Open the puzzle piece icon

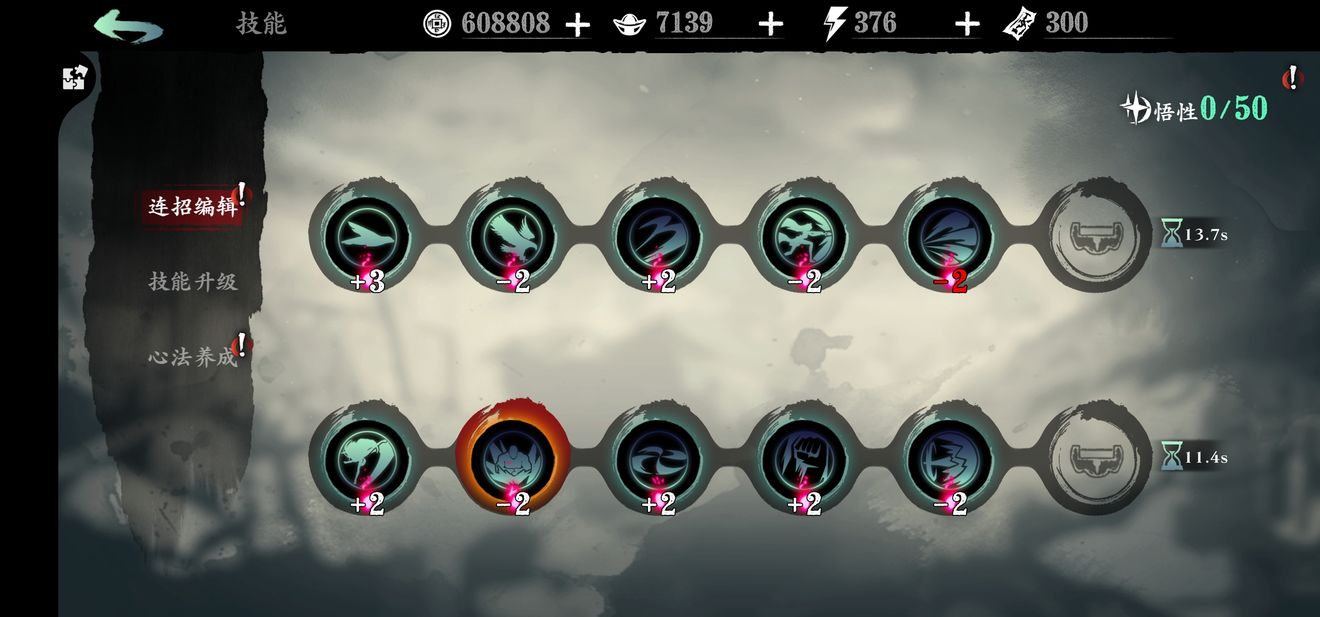pos(76,78)
